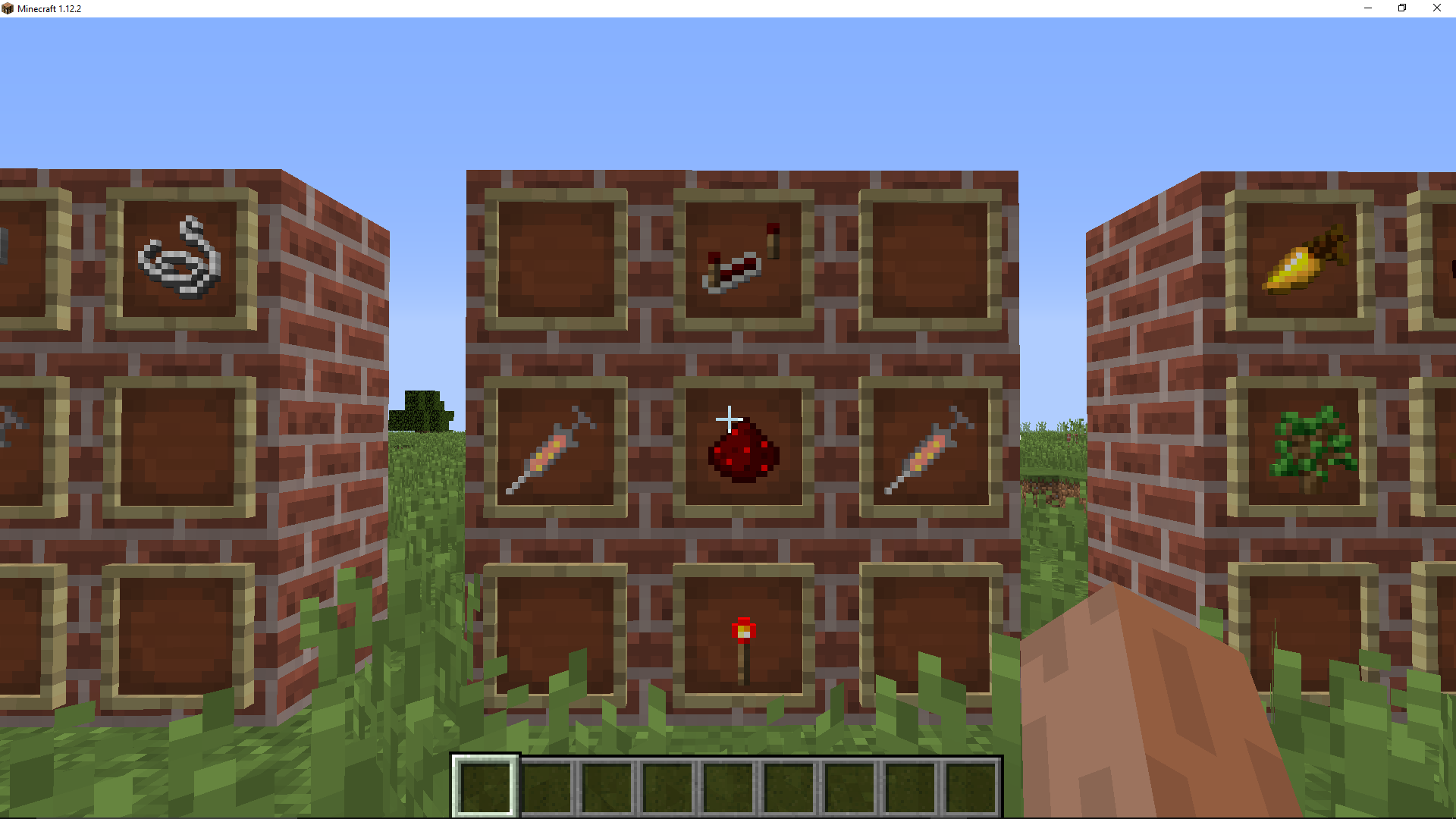Screen dimensions: 1456x819
Task: Select the first hotbar slot
Action: pyautogui.click(x=487, y=786)
